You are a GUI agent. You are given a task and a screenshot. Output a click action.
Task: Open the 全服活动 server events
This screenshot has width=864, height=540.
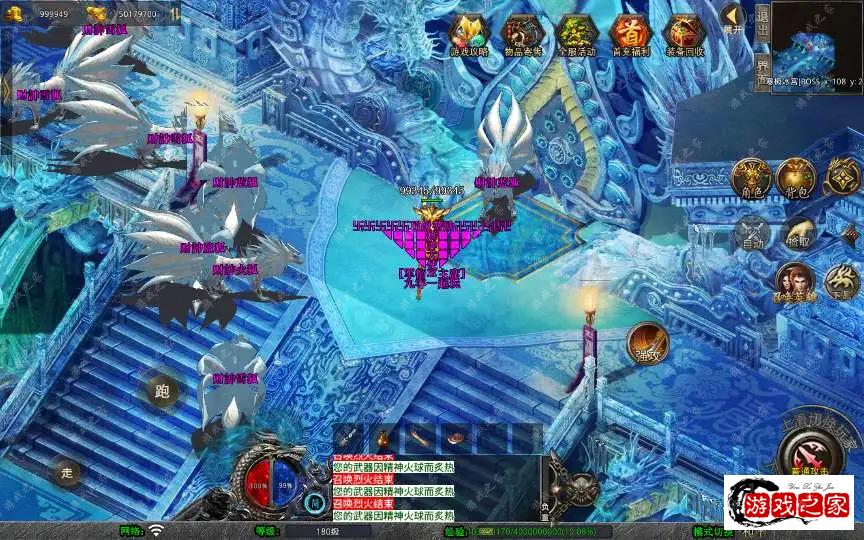(x=576, y=35)
